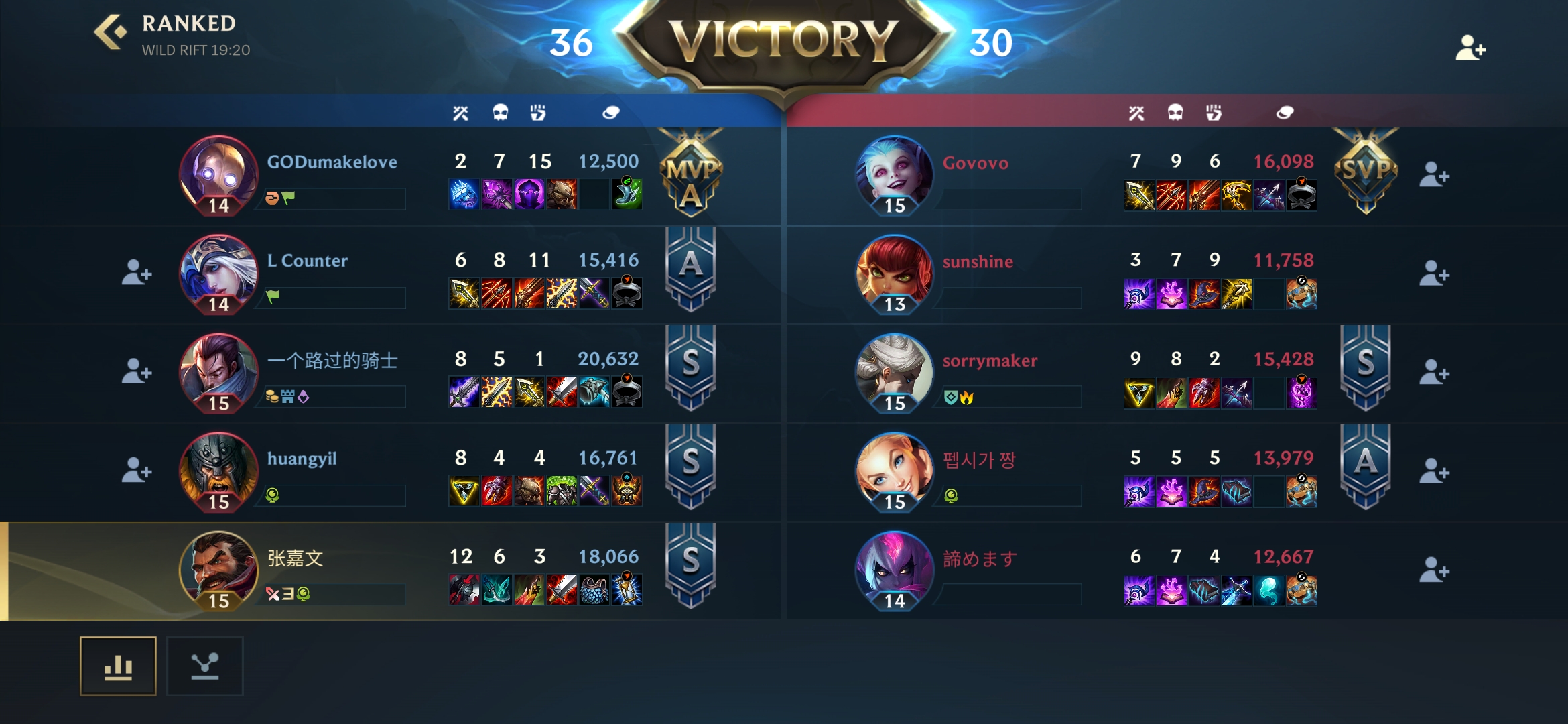Click the add-friend icon at top right
The image size is (1568, 724).
1472,48
